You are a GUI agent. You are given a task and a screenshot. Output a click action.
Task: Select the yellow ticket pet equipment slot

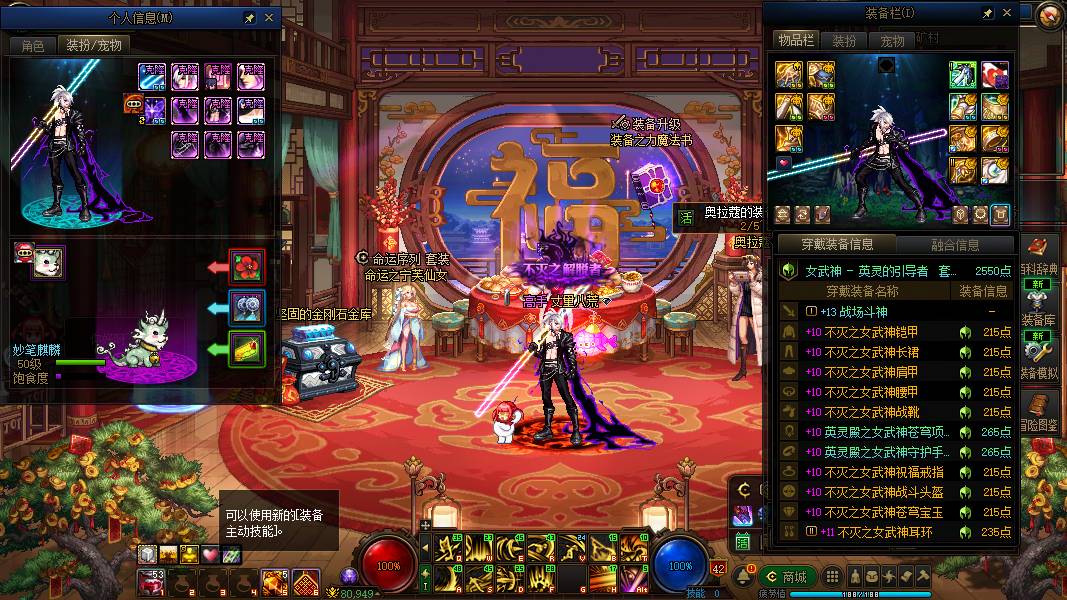pos(248,348)
